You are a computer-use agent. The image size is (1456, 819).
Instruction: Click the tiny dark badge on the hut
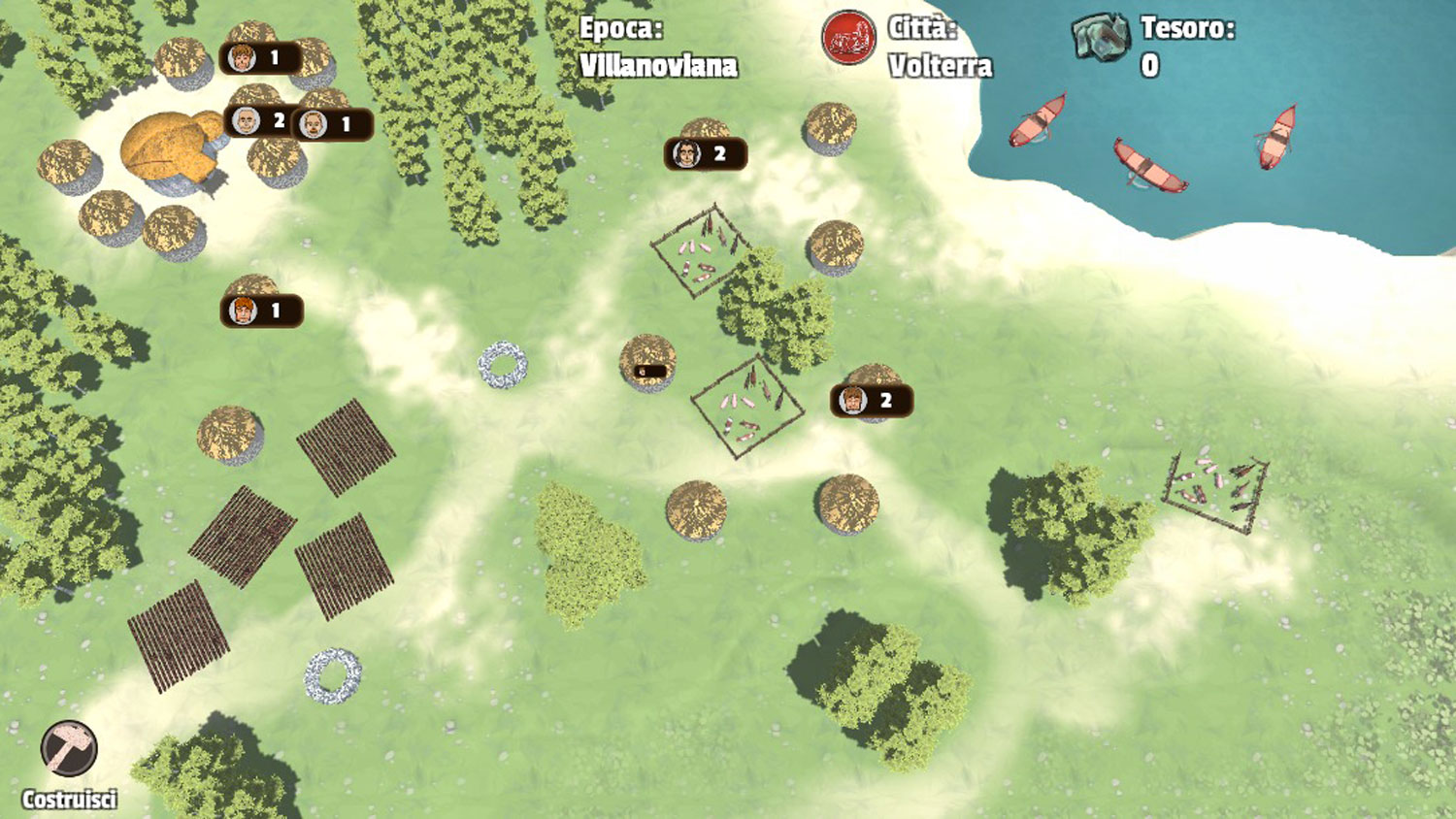(648, 371)
